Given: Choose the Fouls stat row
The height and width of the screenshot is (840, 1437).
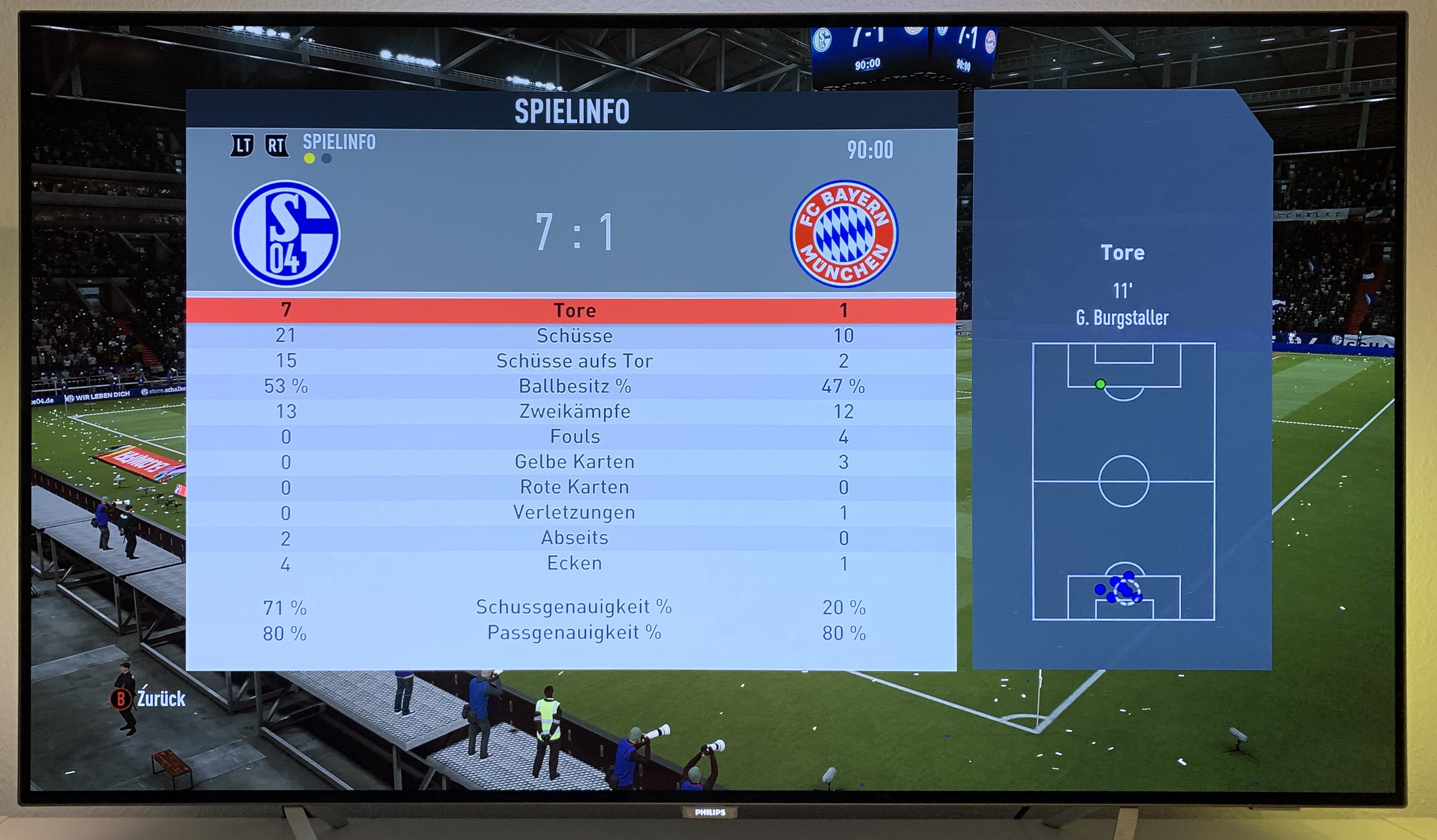Looking at the screenshot, I should pos(574,437).
